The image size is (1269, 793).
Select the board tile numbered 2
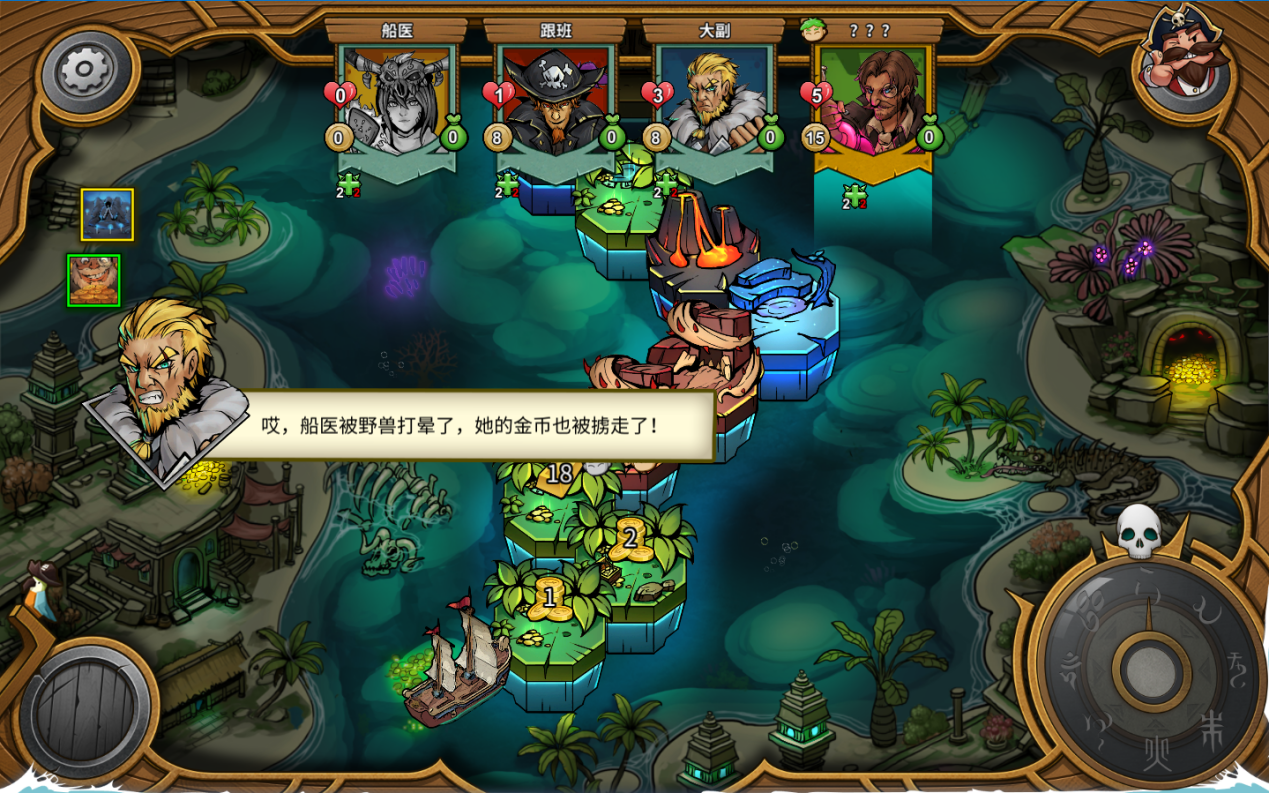629,539
